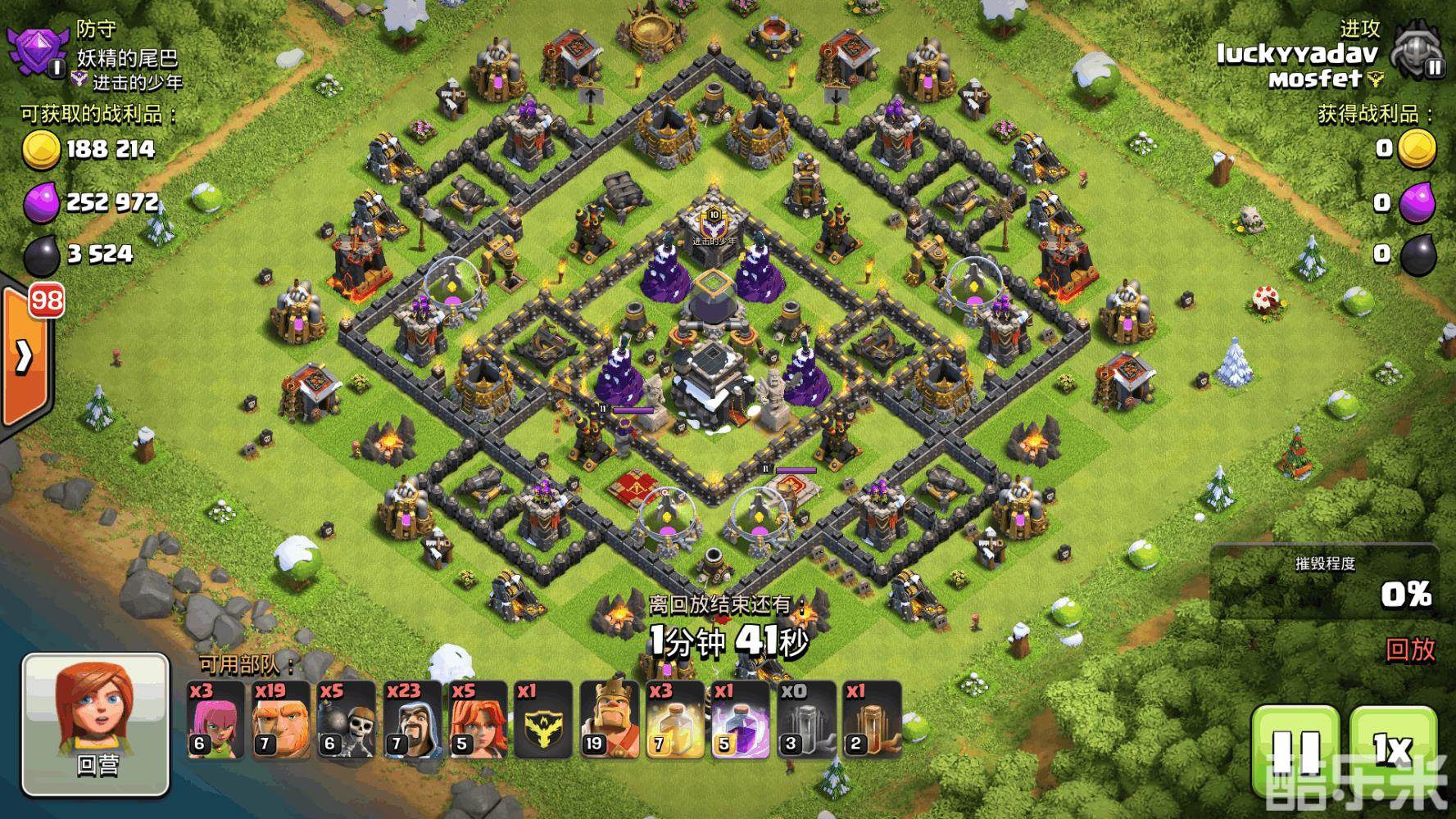Choose the Giant troop card

pyautogui.click(x=280, y=720)
